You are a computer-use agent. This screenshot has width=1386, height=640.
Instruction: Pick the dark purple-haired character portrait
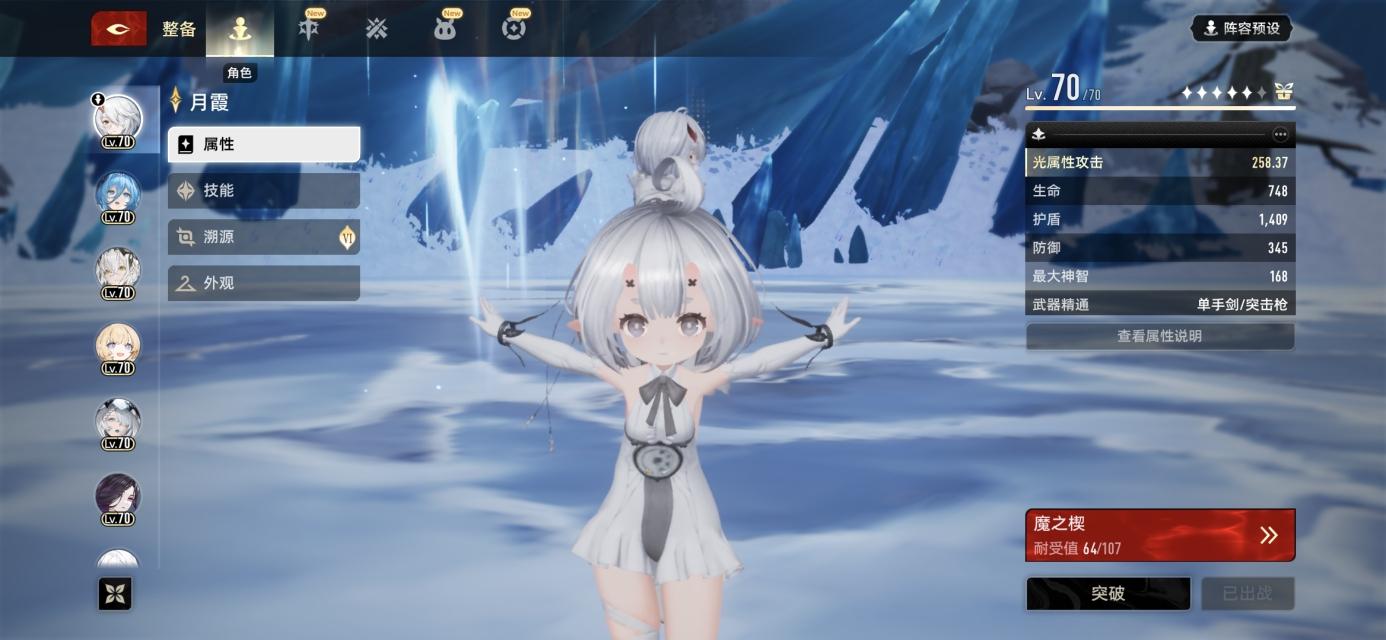click(118, 498)
